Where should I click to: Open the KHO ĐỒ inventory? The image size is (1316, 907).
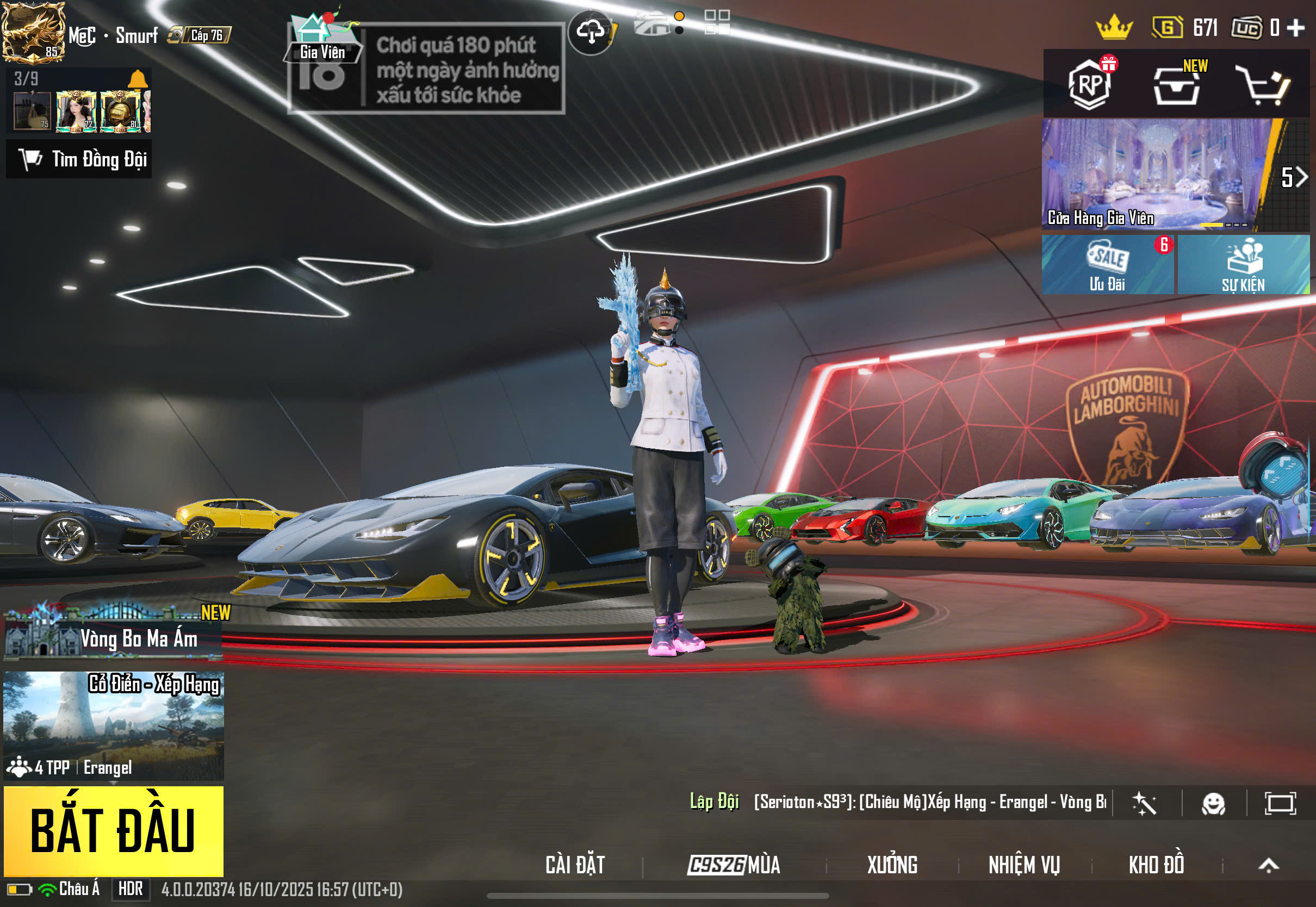coord(1156,865)
